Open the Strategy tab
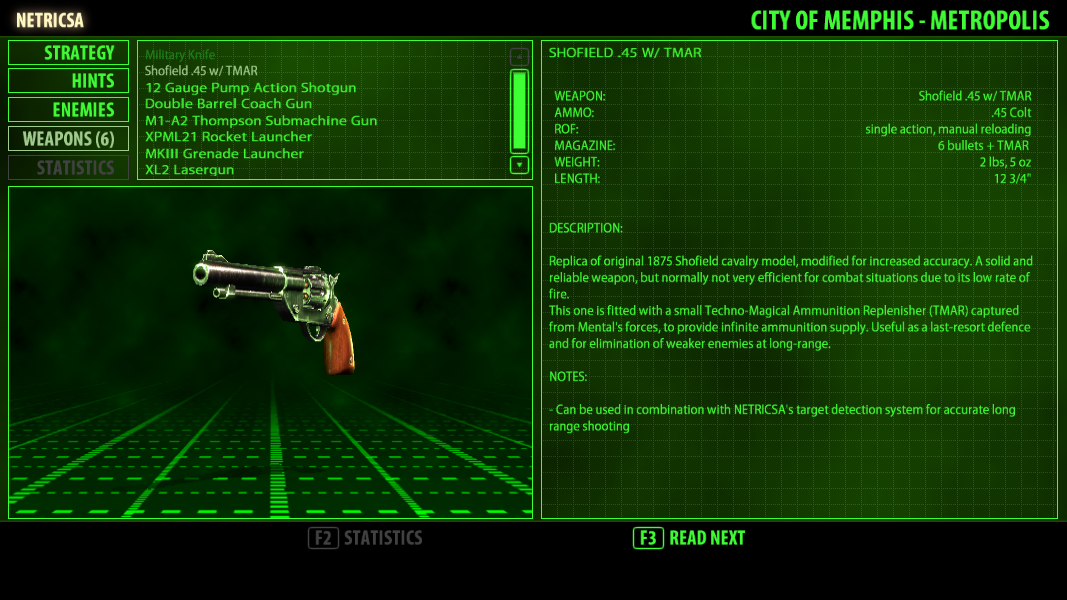Viewport: 1067px width, 600px height. pyautogui.click(x=69, y=53)
